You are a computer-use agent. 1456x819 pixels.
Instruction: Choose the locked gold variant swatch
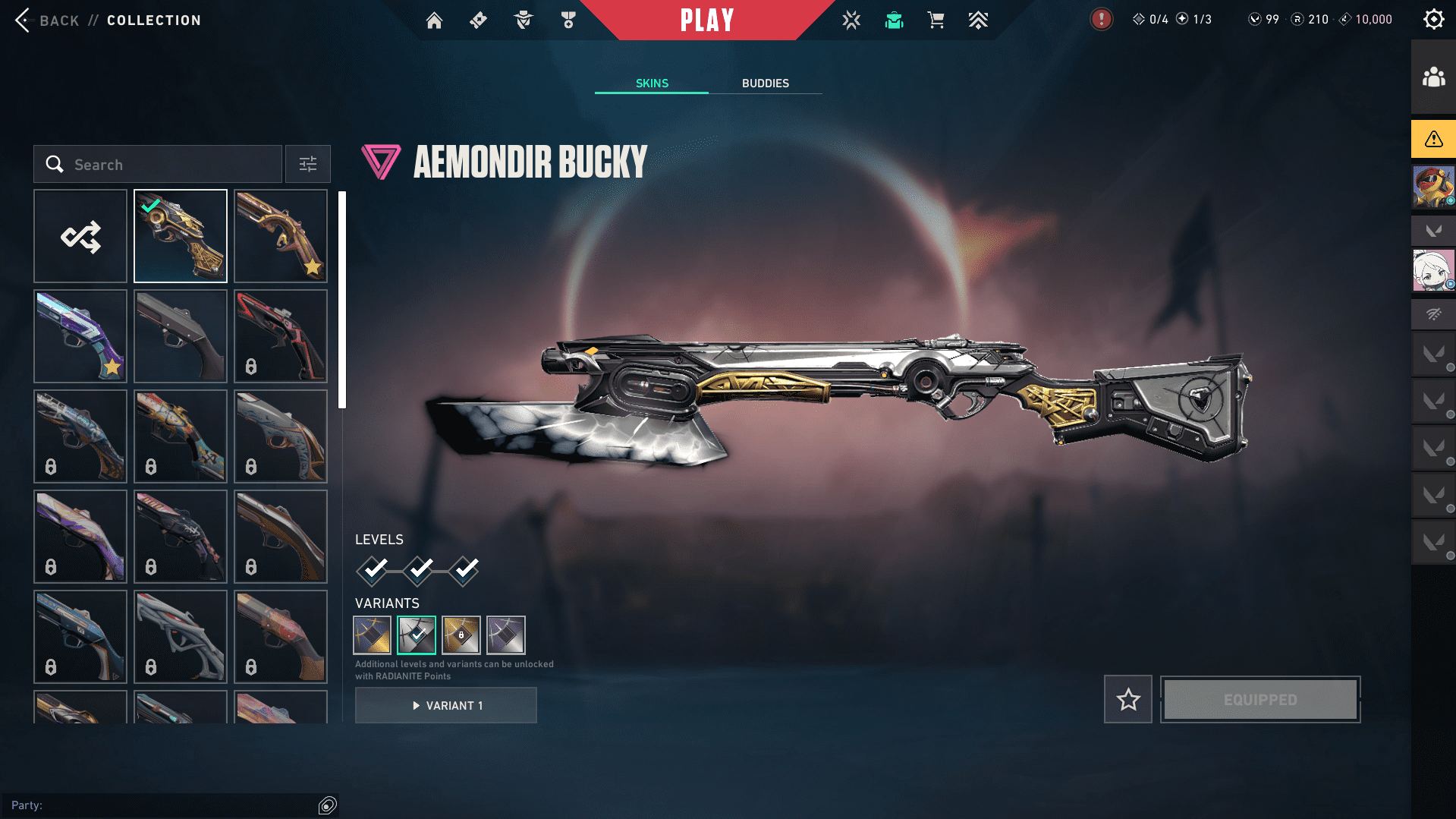[x=461, y=635]
